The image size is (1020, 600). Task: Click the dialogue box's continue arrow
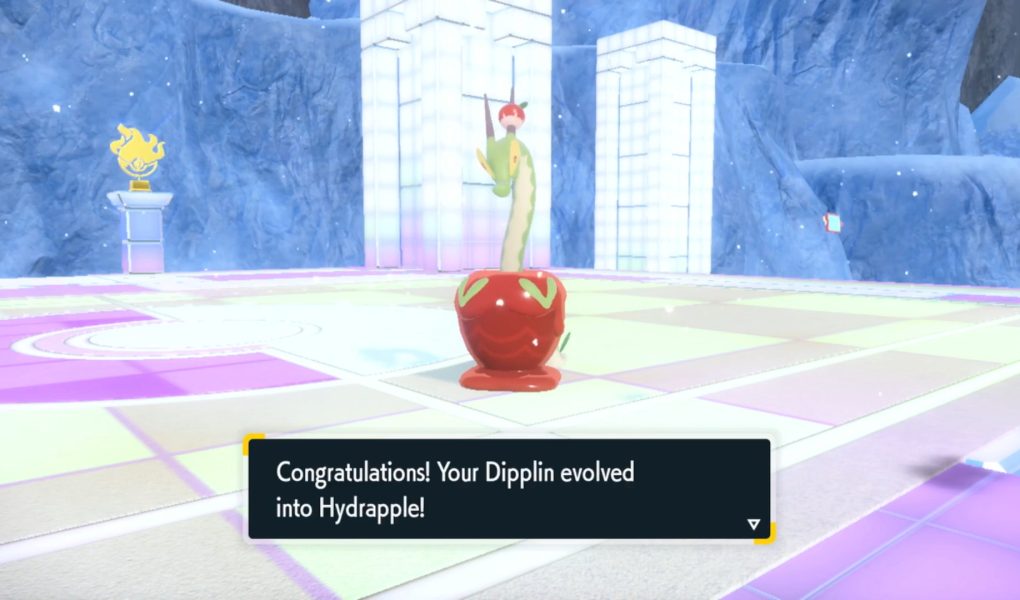click(753, 523)
